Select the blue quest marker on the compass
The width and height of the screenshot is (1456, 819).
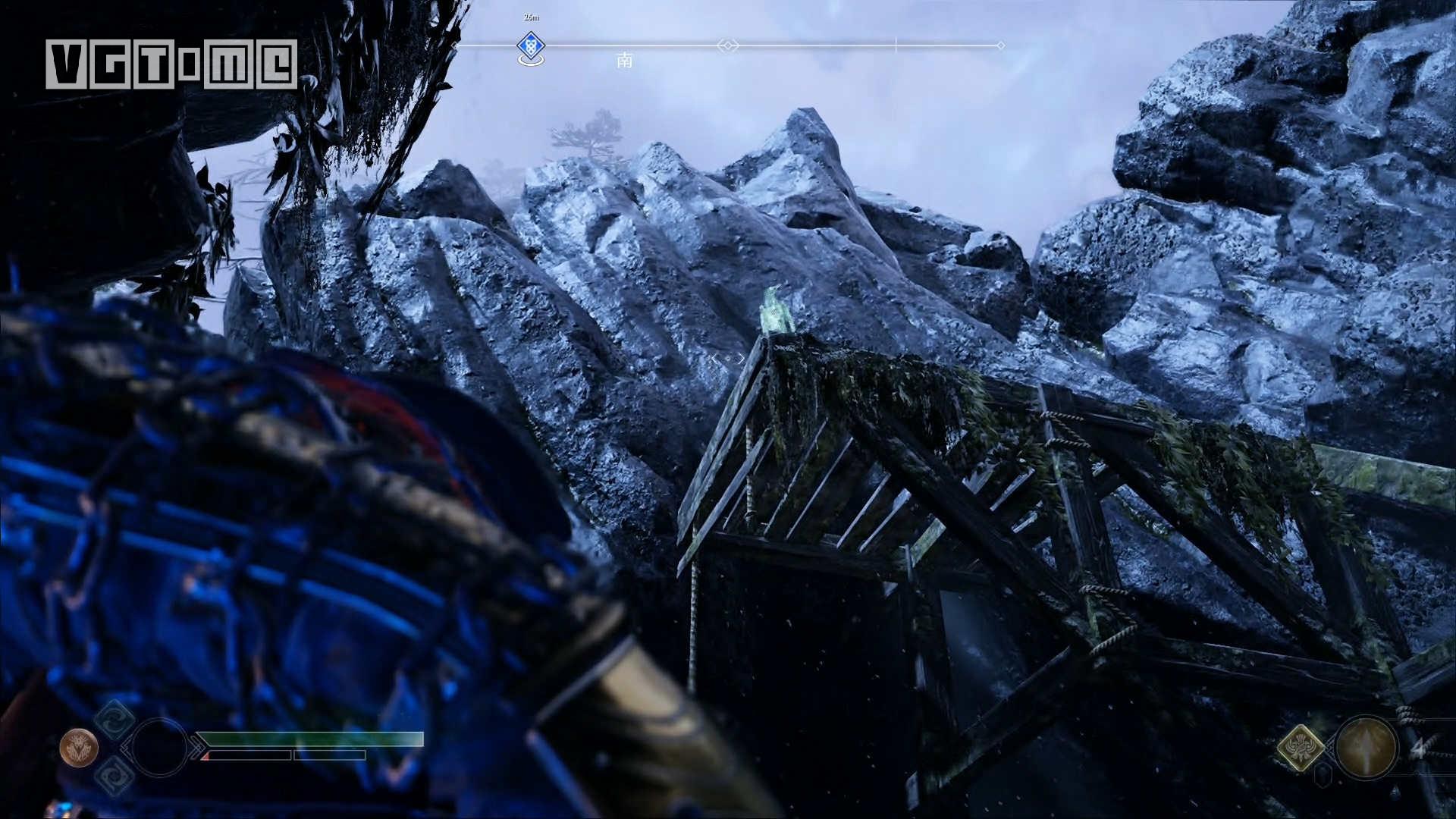(531, 47)
